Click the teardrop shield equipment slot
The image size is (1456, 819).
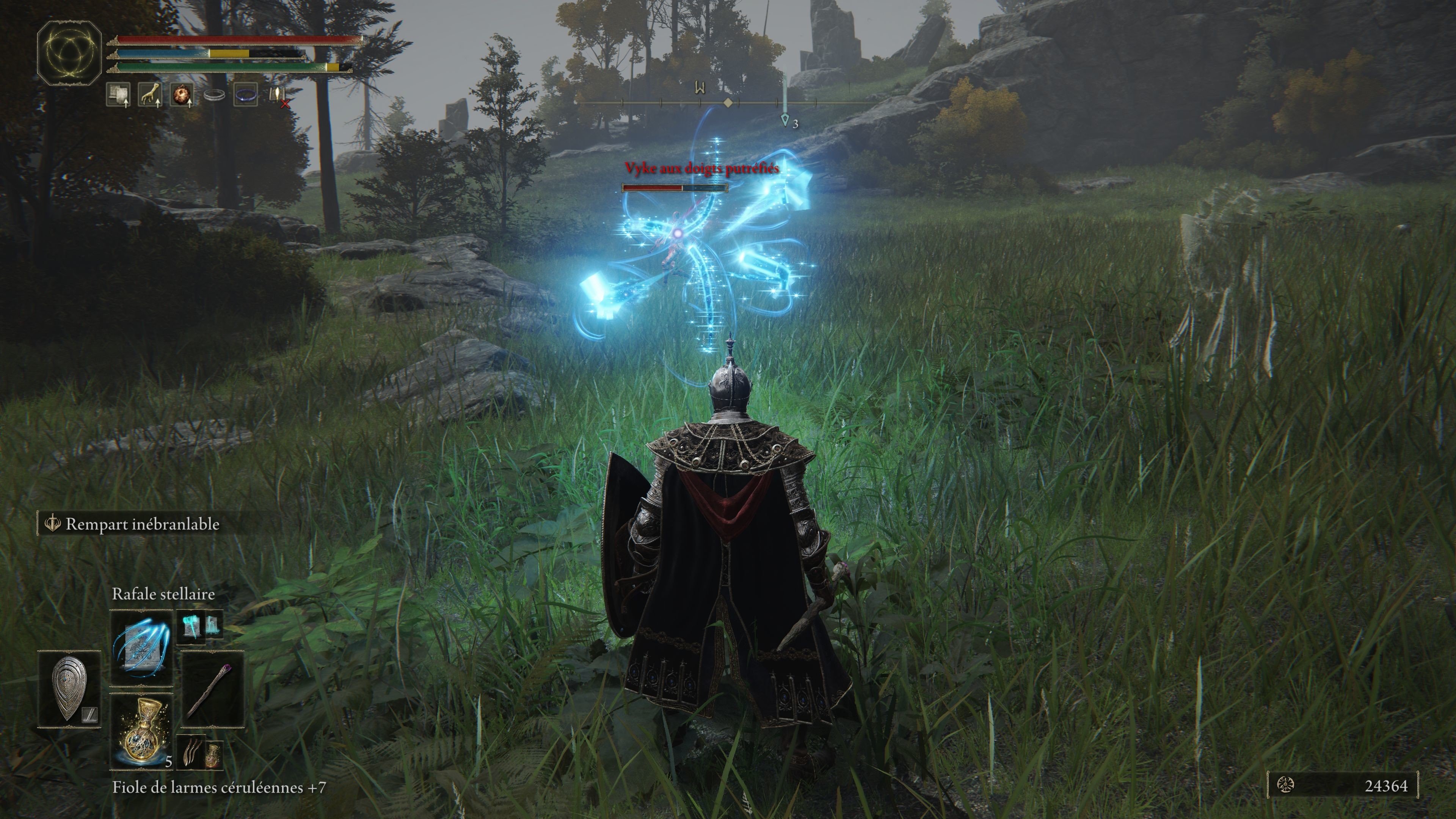(69, 689)
